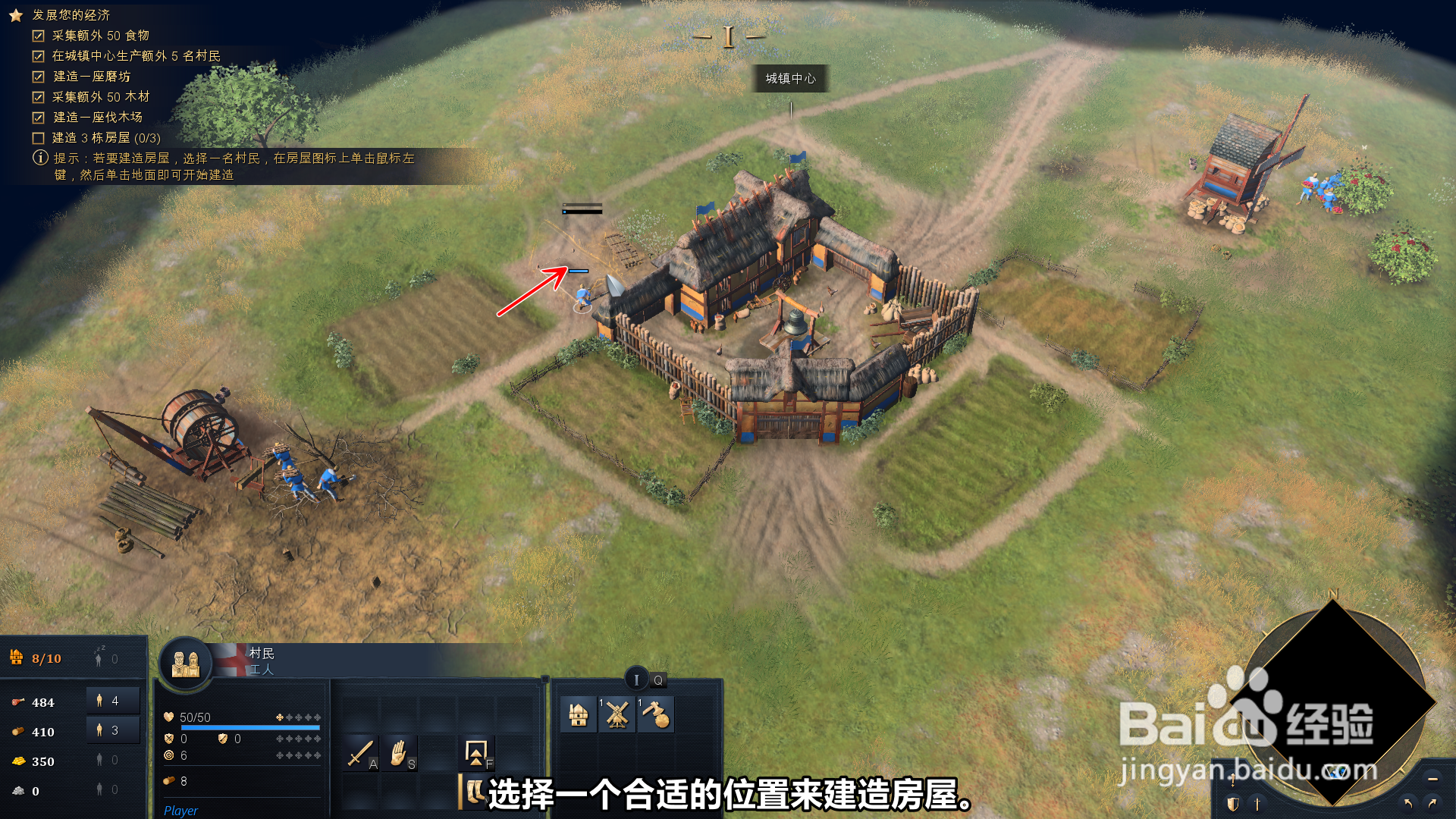Select the lumber camp axe icon in build menu
Viewport: 1456px width, 819px height.
click(655, 714)
